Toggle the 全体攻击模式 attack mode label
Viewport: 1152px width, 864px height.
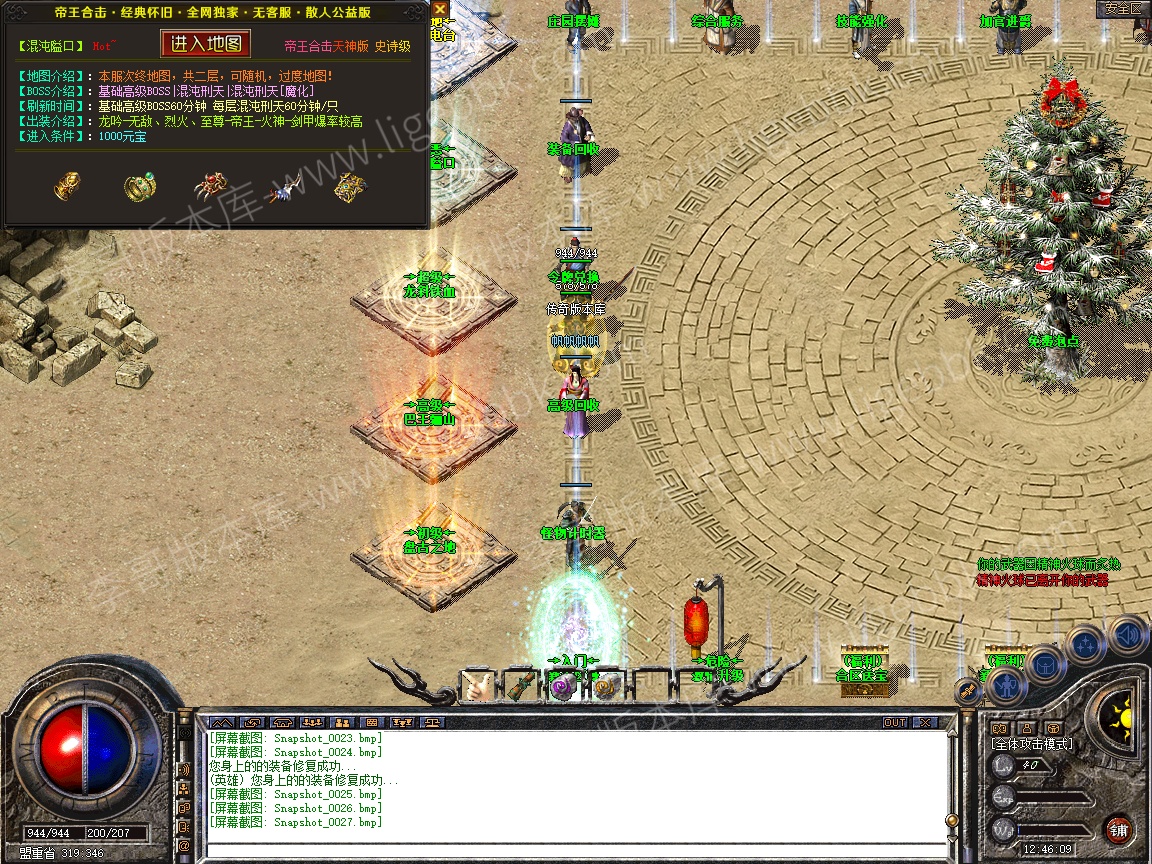(x=1032, y=744)
